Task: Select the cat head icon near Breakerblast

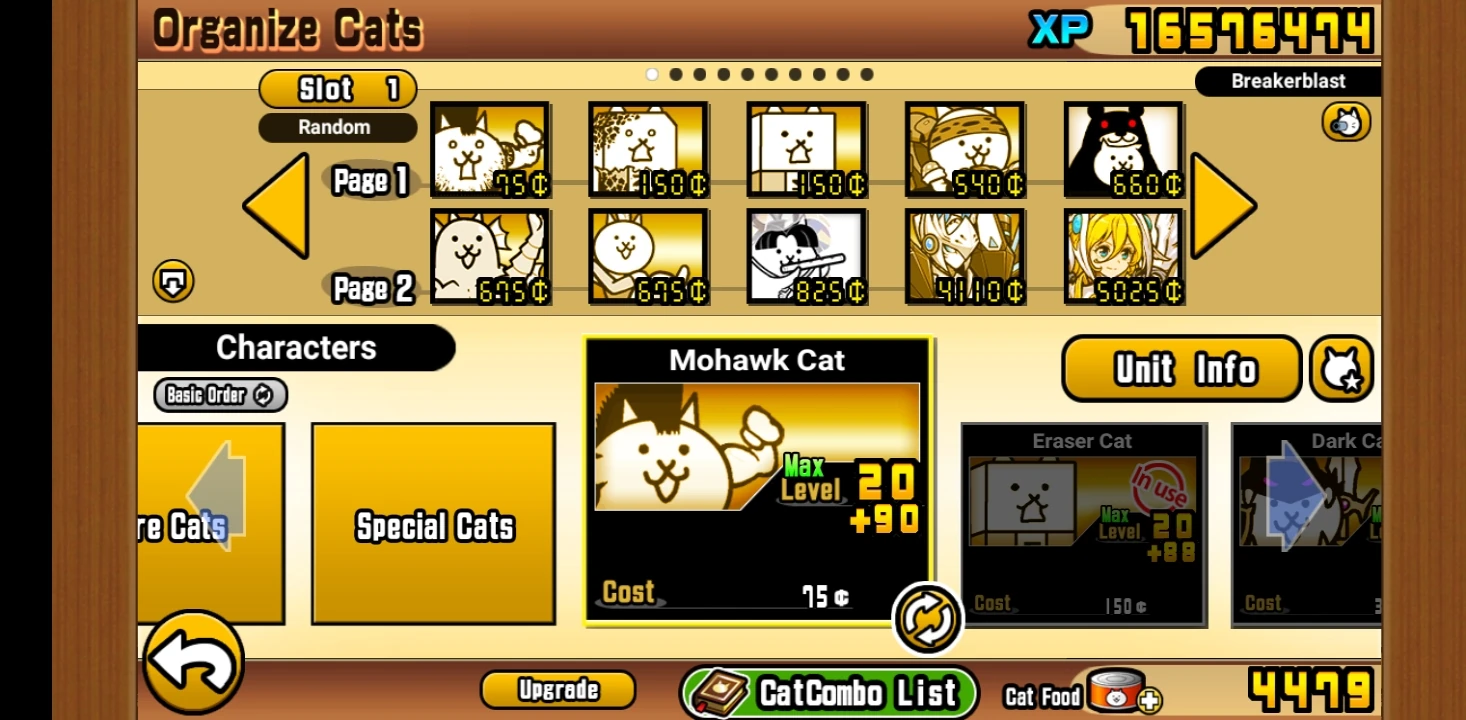Action: point(1345,121)
